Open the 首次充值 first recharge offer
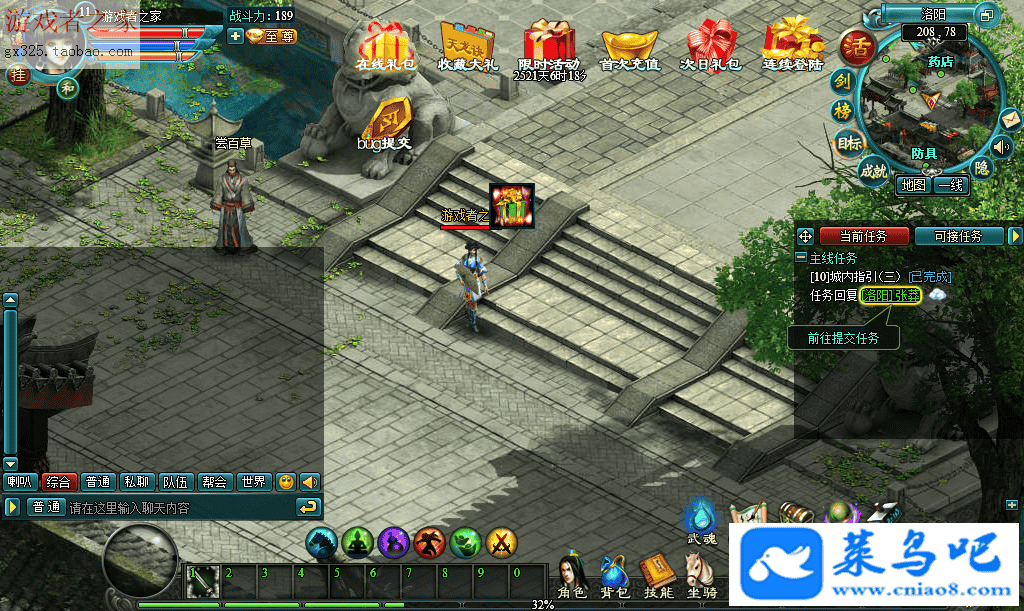This screenshot has height=611, width=1024. (x=629, y=46)
